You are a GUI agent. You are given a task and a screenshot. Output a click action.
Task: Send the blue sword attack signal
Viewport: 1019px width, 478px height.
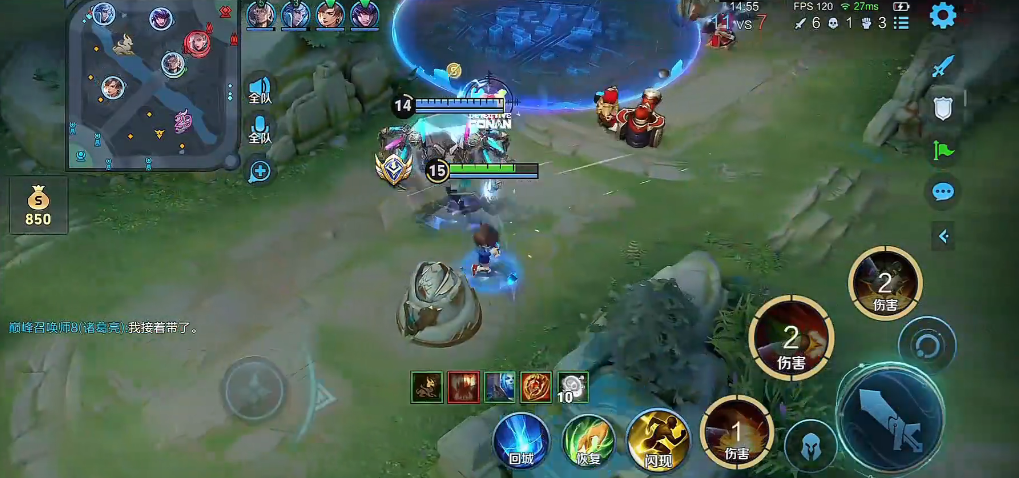[x=942, y=66]
